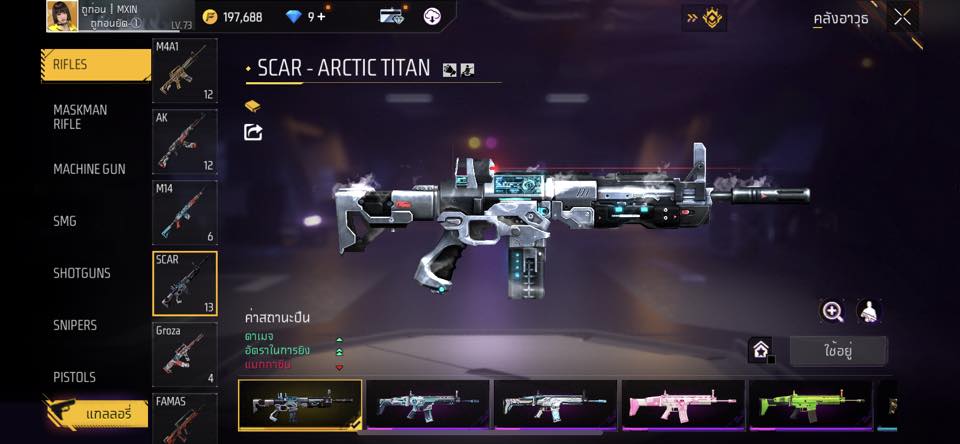
Task: Select the SMG category
Action: [x=65, y=221]
